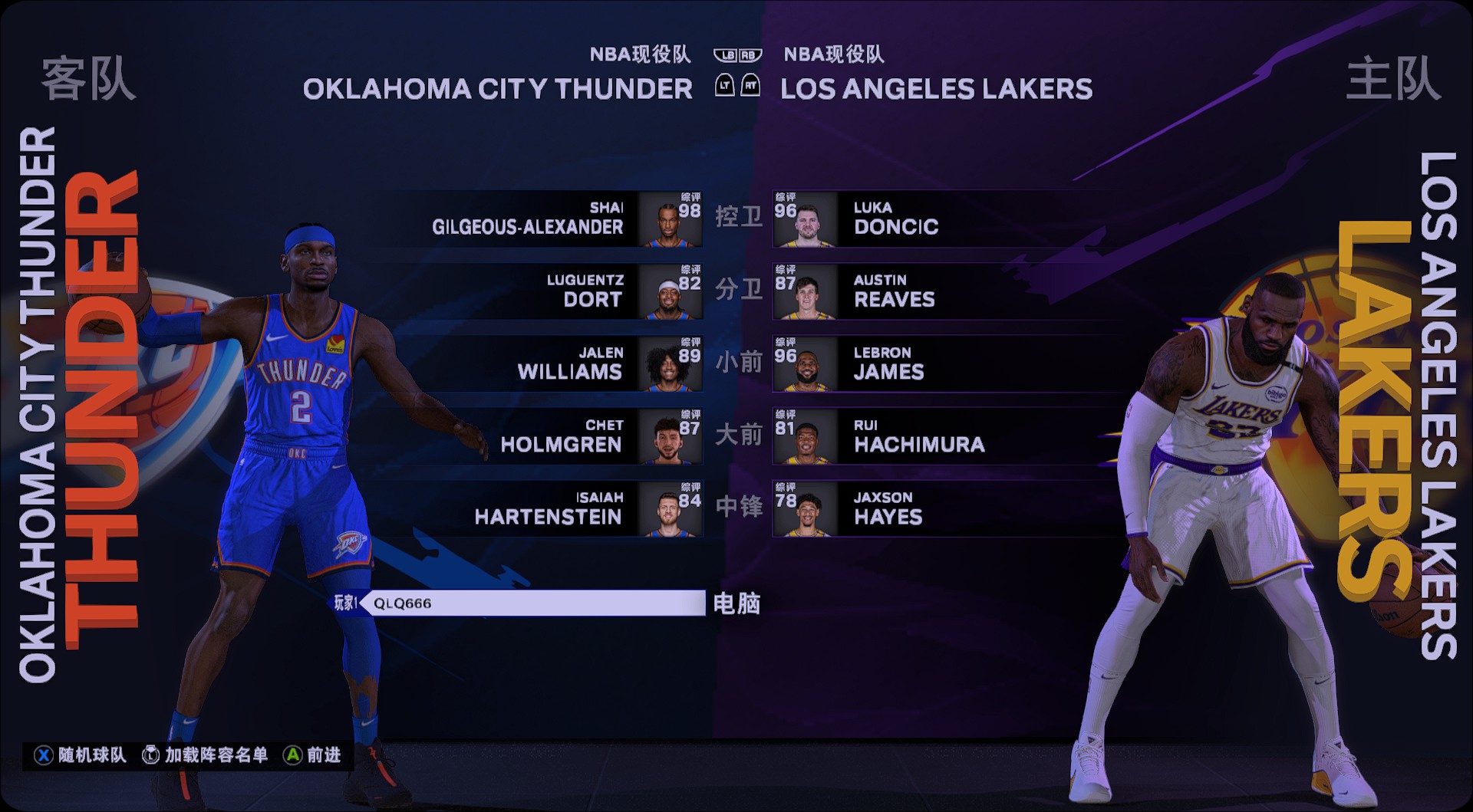Select the QLQ666 player side bar
The height and width of the screenshot is (812, 1473).
pyautogui.click(x=531, y=603)
